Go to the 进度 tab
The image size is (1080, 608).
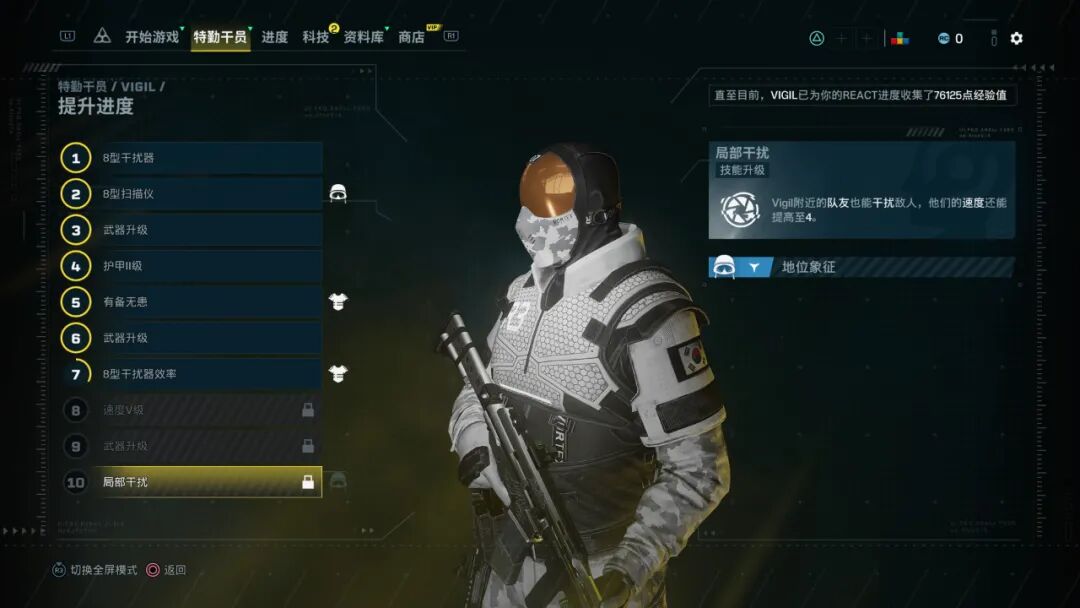click(275, 37)
